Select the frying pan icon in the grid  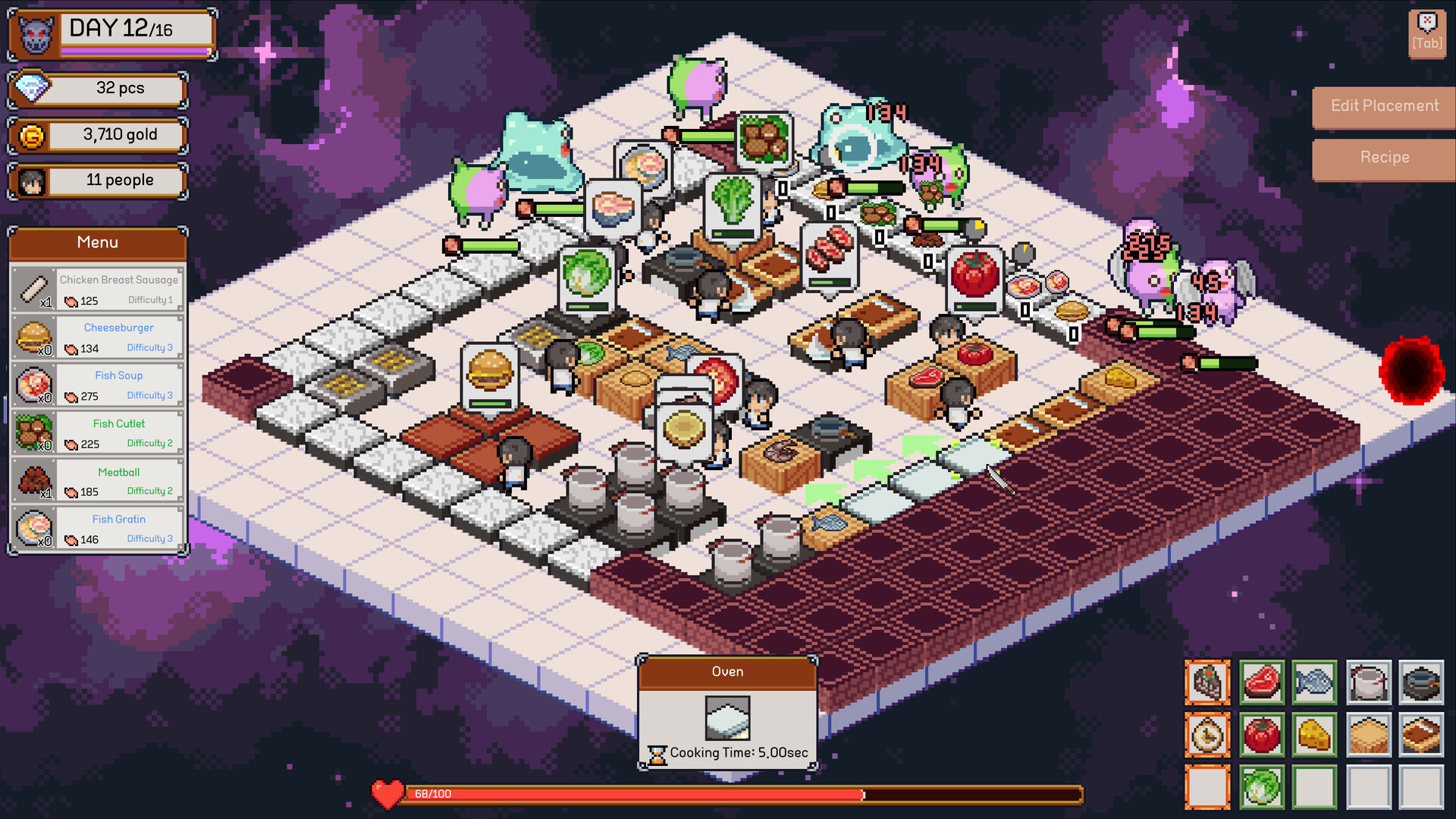click(x=1423, y=683)
